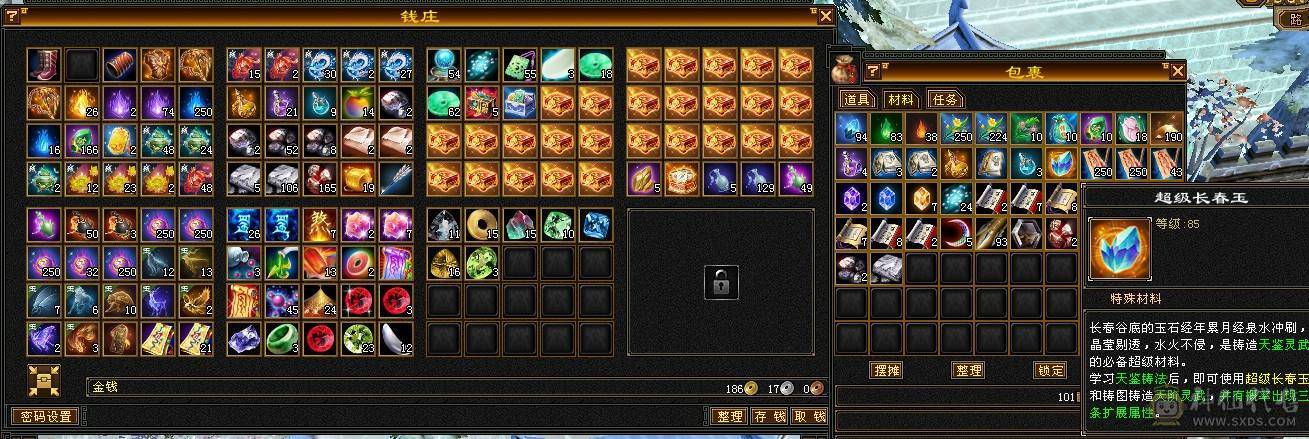Switch to the 材料 tab
Screen dimensions: 1309x439
pos(901,99)
